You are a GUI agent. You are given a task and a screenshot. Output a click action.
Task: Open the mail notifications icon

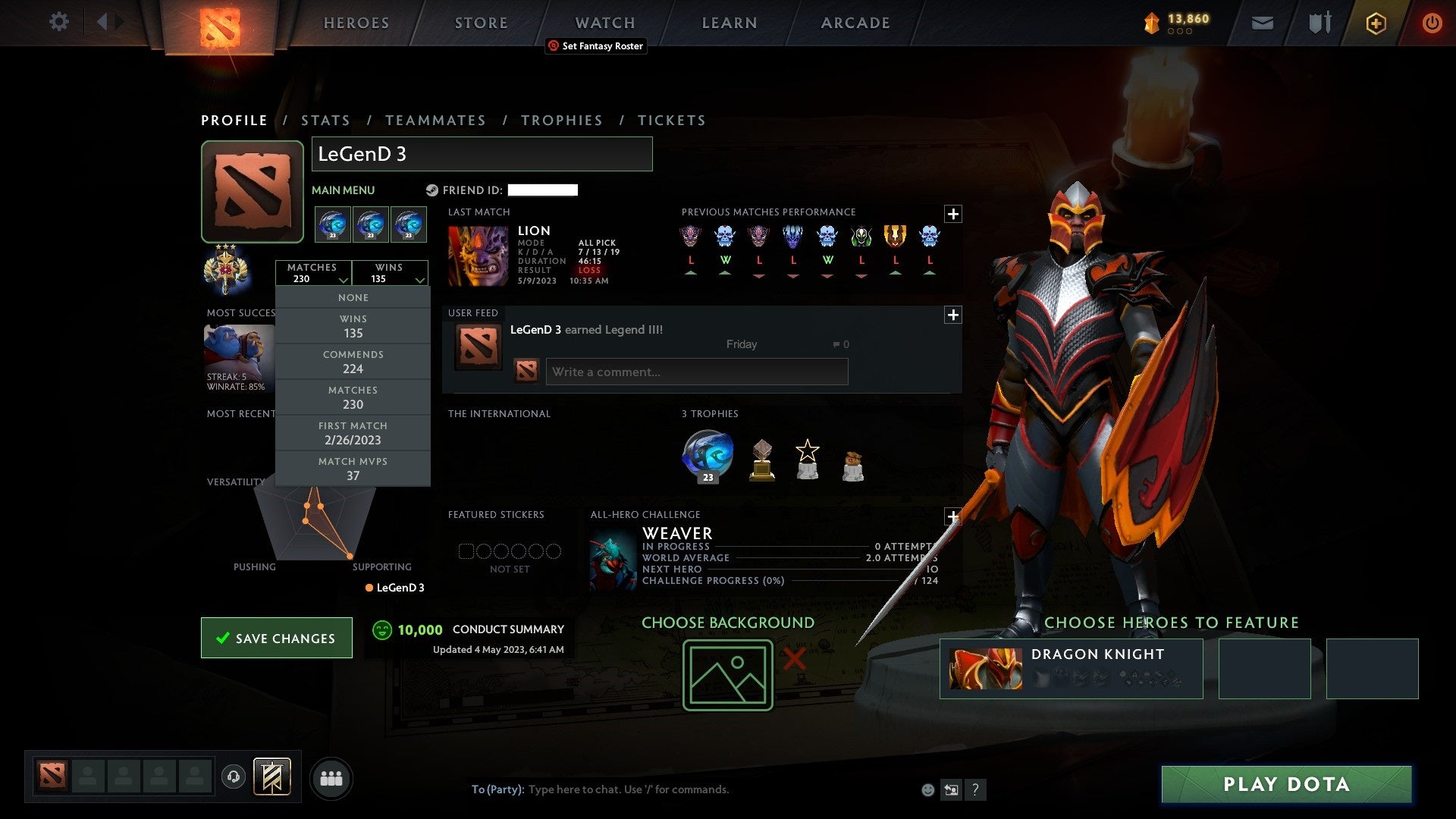coord(1263,22)
